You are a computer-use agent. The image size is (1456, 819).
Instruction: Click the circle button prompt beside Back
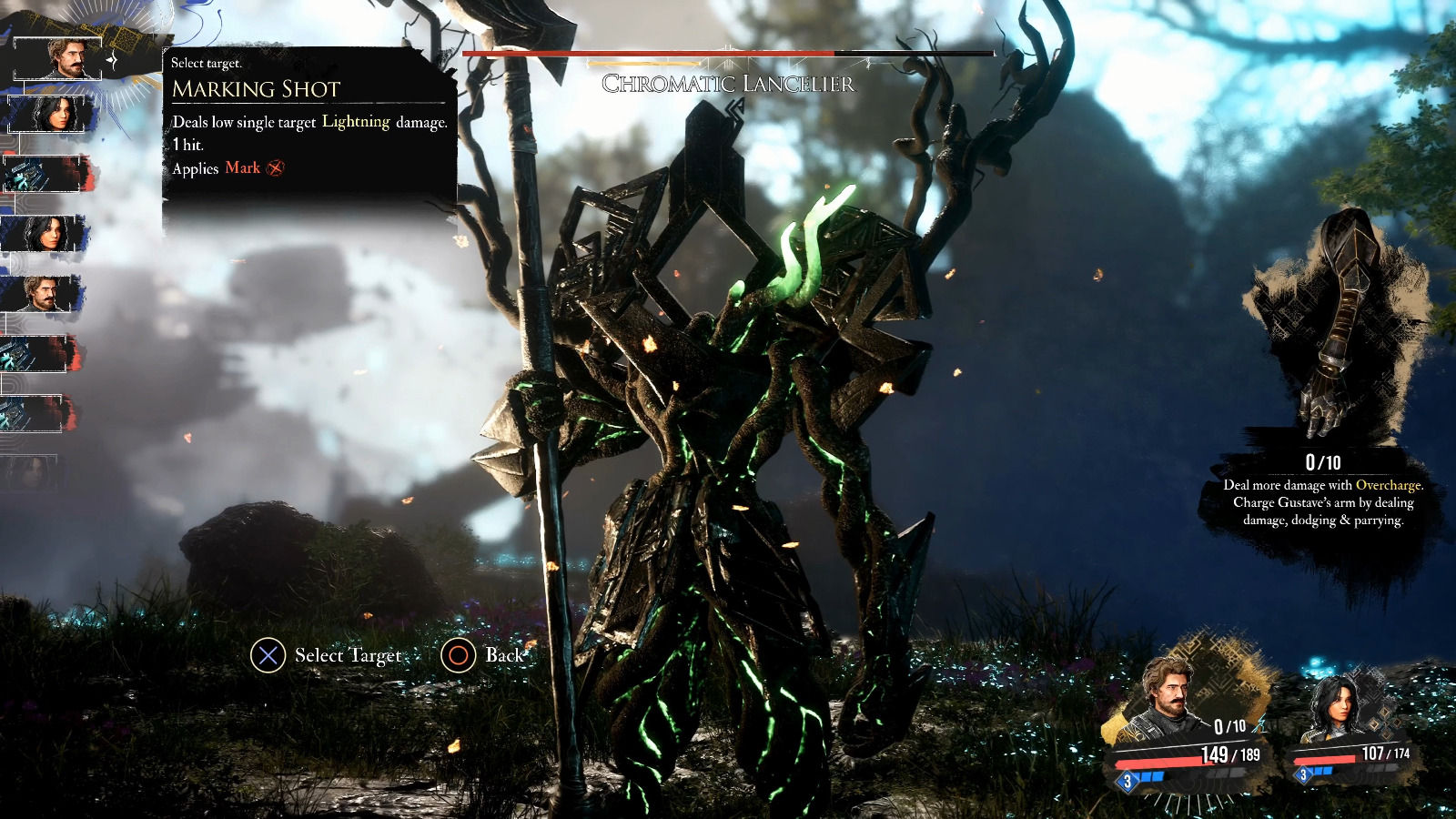458,655
